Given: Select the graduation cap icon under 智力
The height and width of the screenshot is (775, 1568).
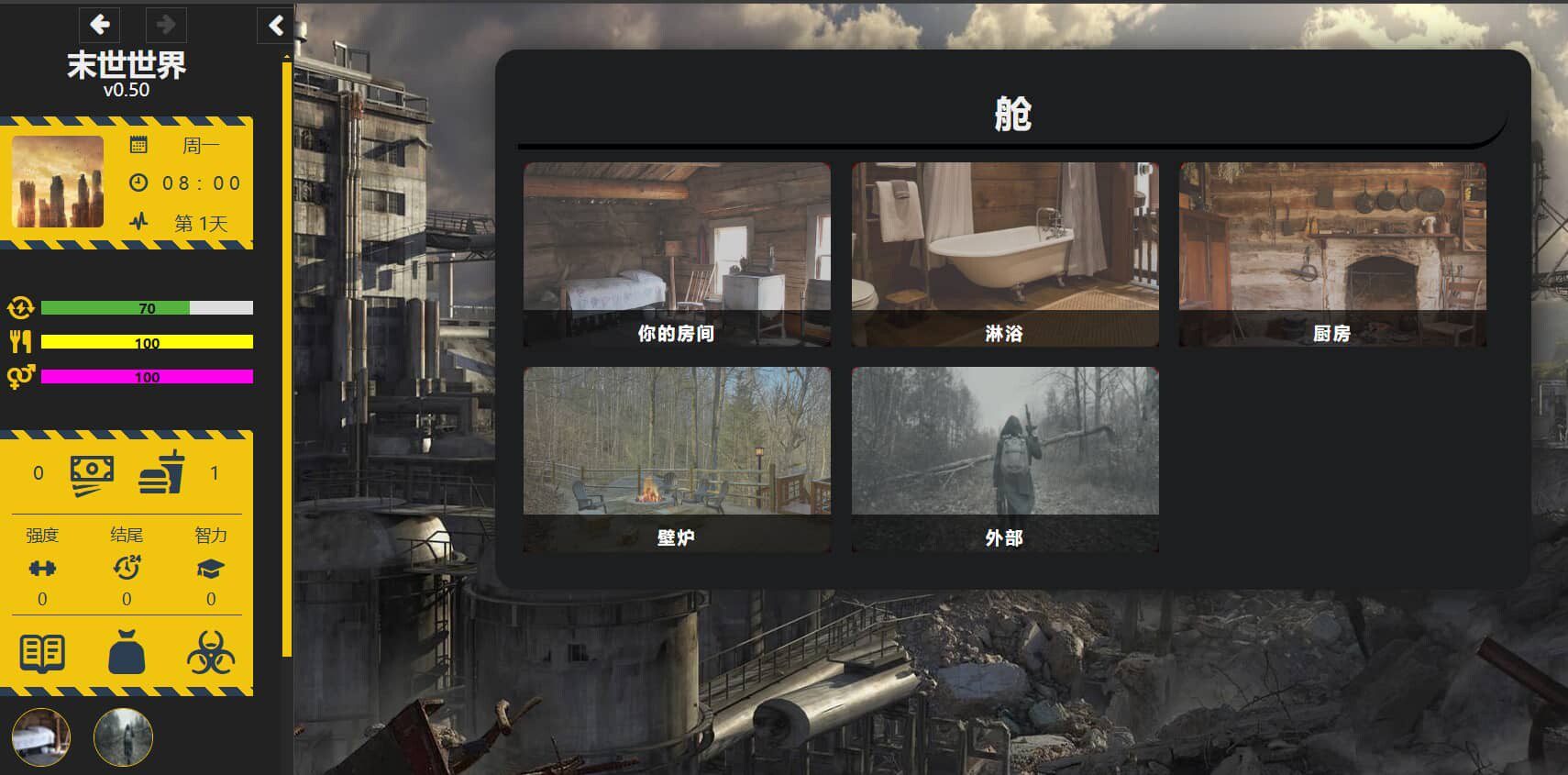Looking at the screenshot, I should pos(212,568).
